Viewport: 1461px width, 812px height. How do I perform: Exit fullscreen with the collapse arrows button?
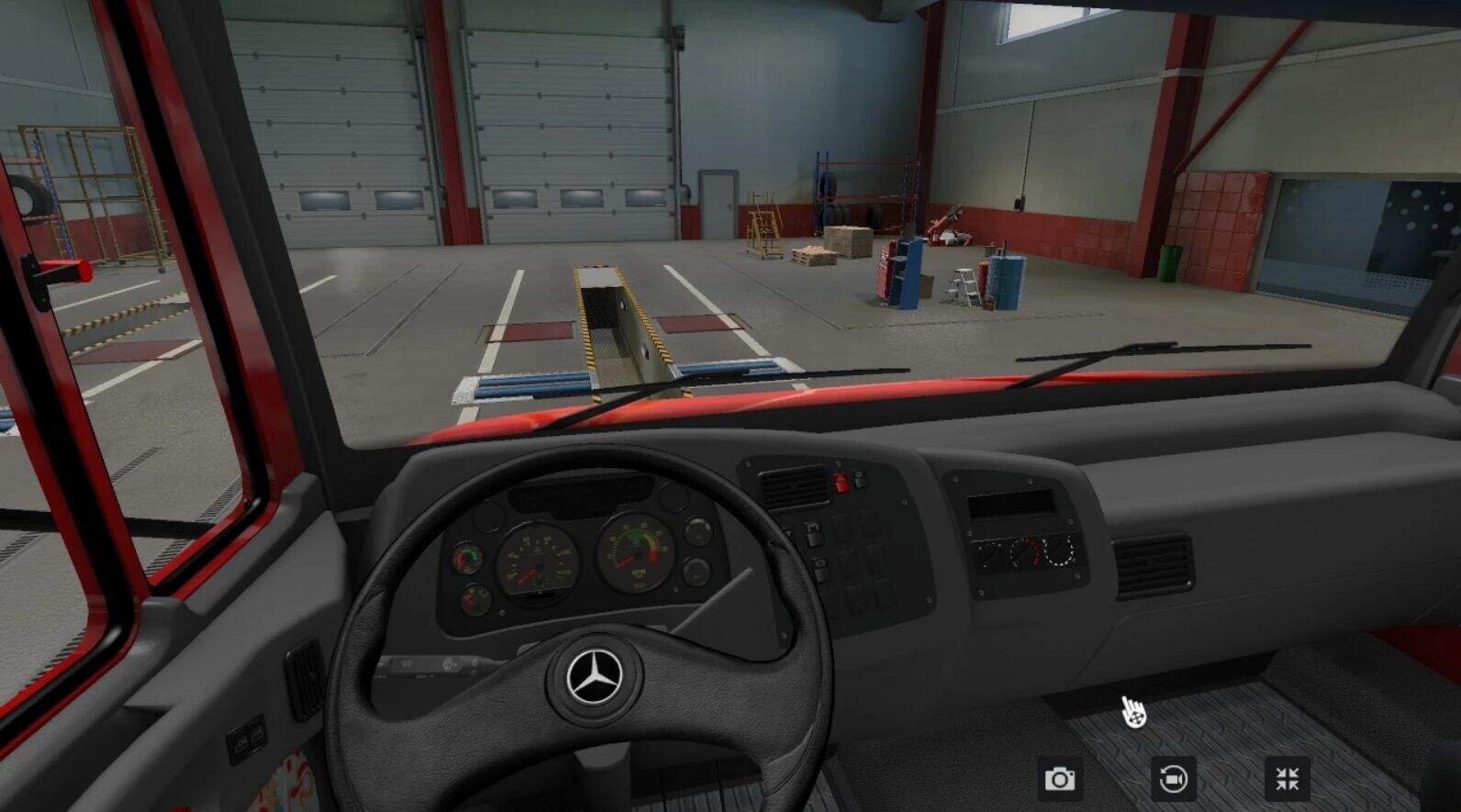(1287, 779)
